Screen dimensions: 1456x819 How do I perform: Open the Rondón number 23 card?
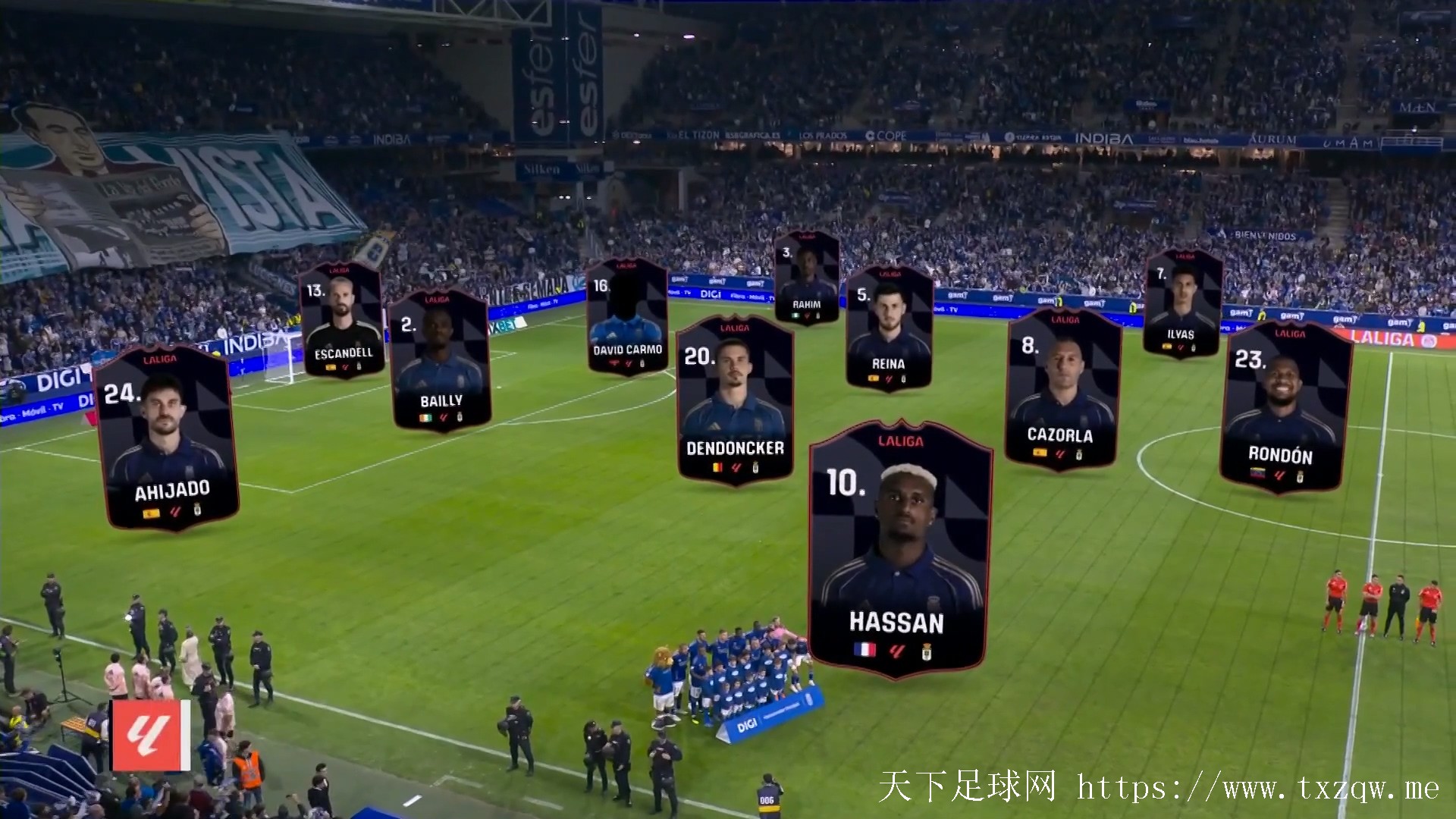(1285, 409)
